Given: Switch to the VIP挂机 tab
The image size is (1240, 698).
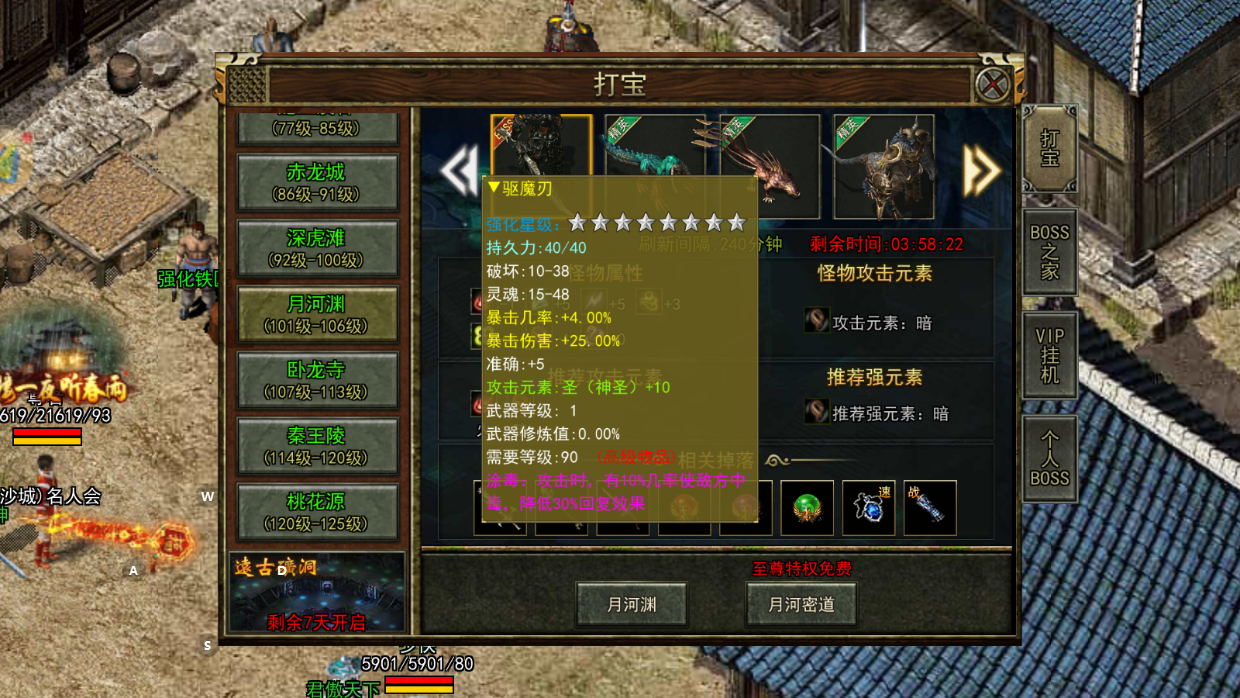Looking at the screenshot, I should 1049,356.
